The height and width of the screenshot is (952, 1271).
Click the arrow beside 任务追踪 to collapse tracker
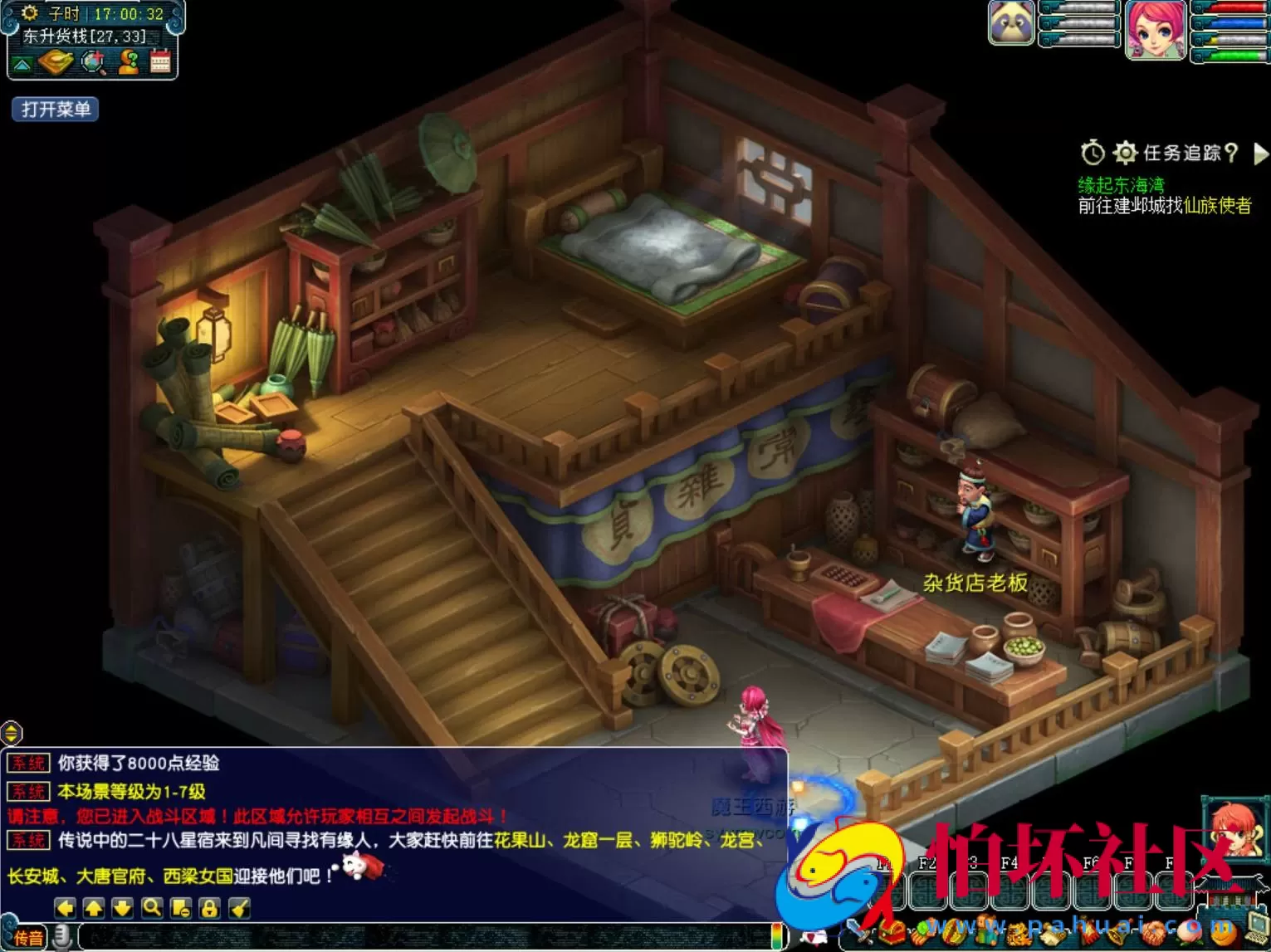pos(1262,154)
